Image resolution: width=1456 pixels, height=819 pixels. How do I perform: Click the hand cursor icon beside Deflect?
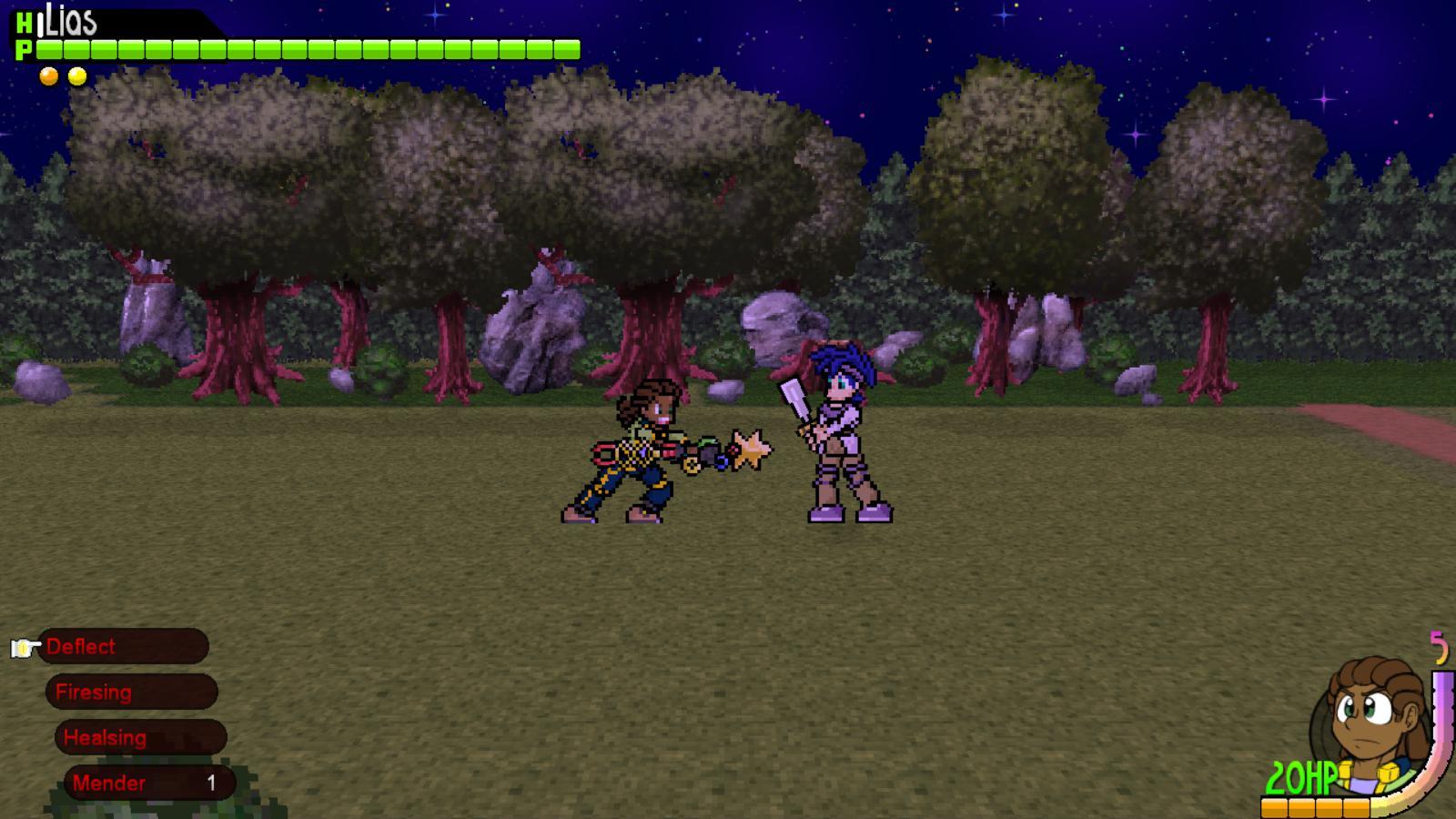tap(25, 647)
